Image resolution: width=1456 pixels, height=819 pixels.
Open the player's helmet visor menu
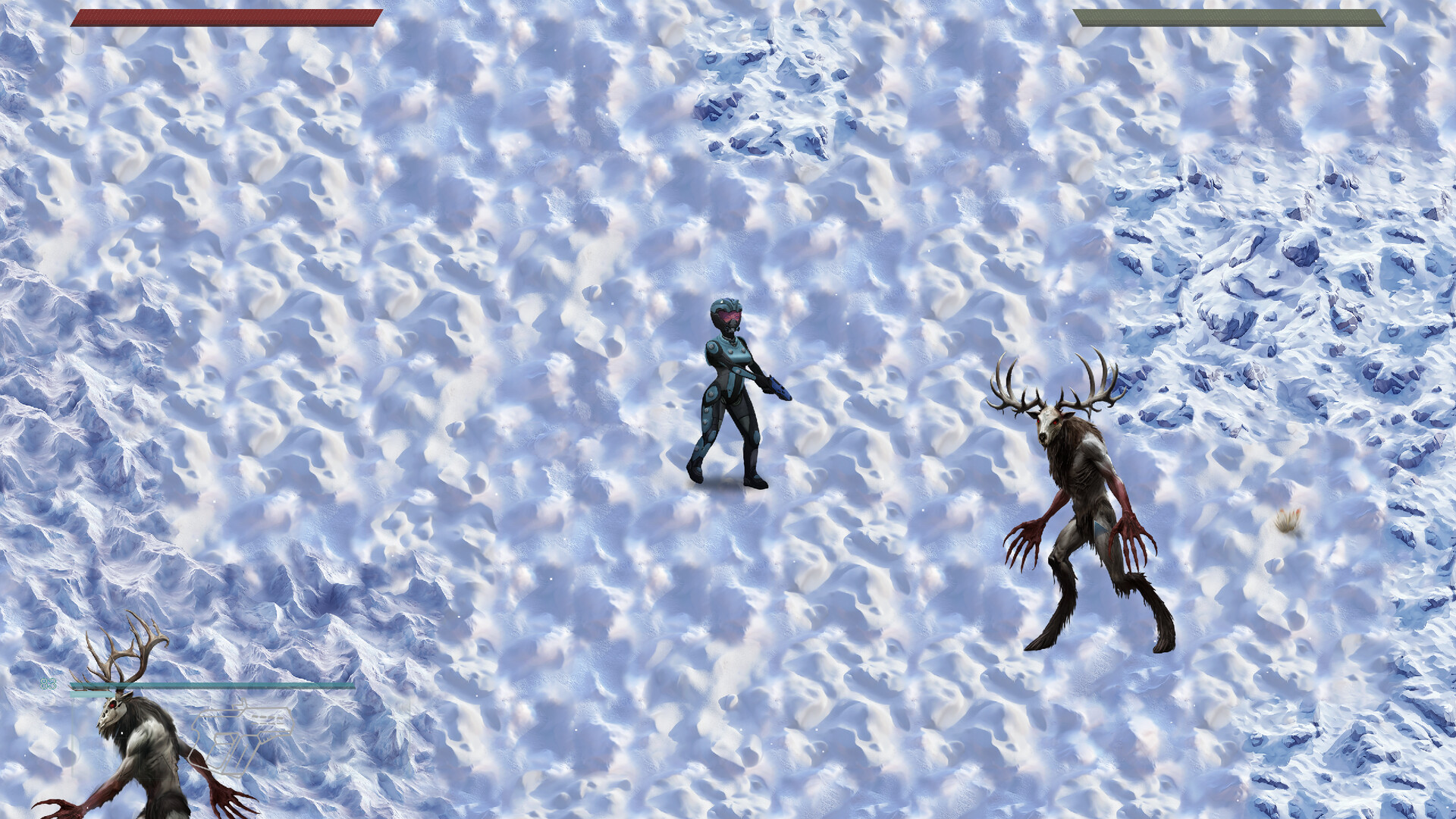point(726,315)
